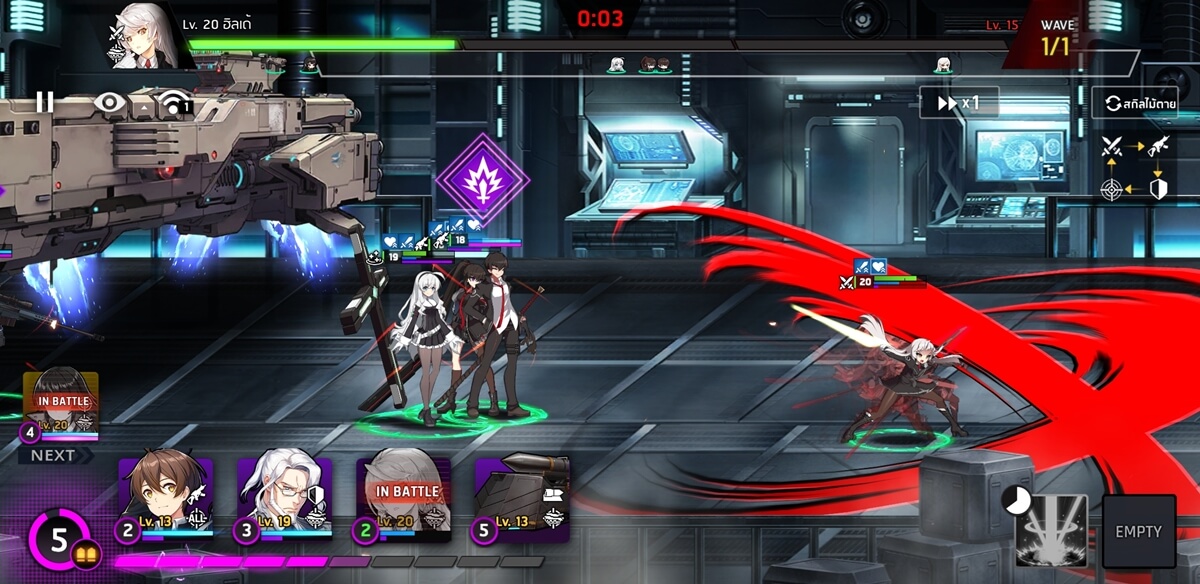
Task: Toggle the auto skill button with Thai label
Action: pos(1139,103)
